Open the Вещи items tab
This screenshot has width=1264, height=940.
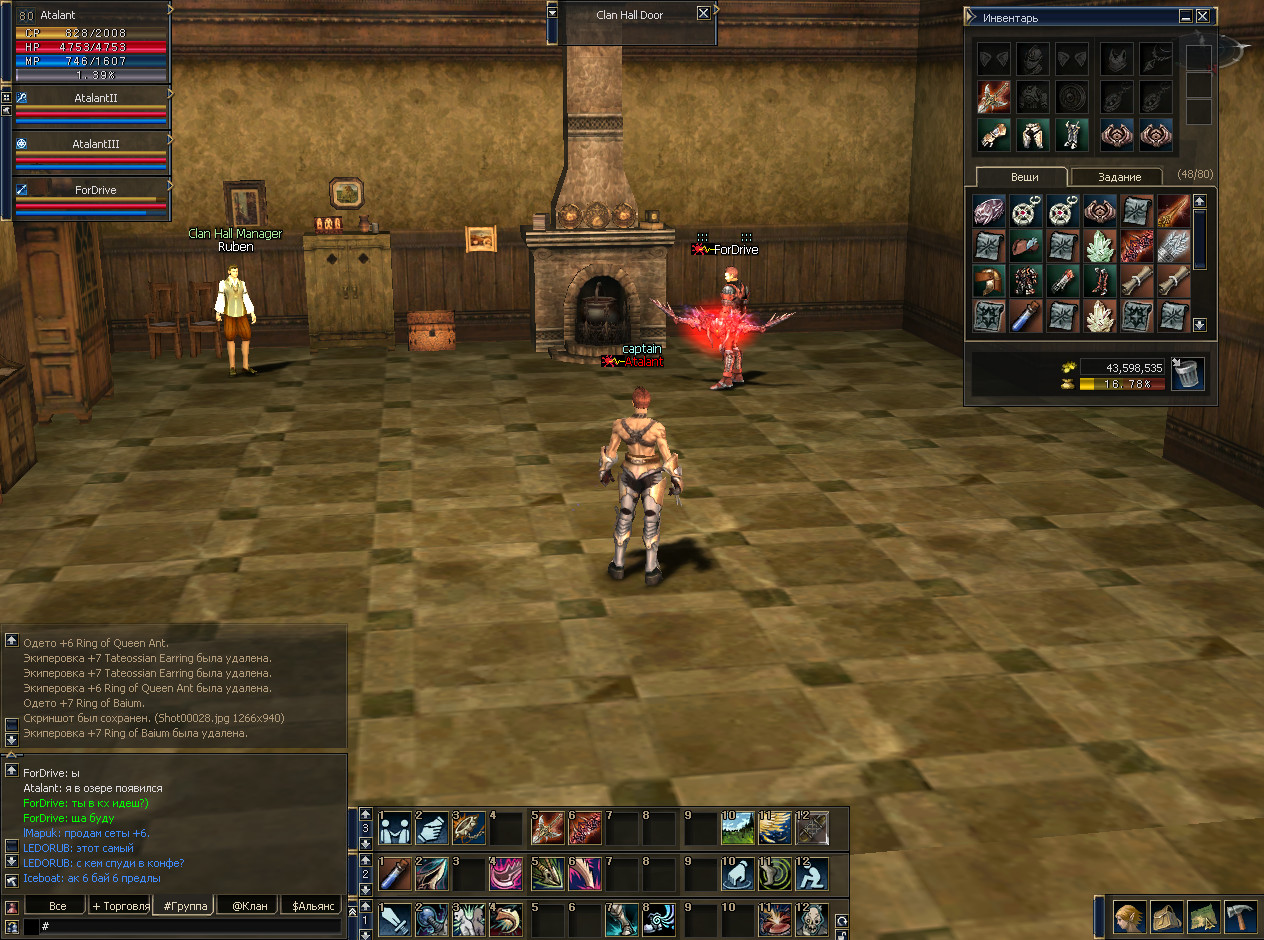(1023, 177)
